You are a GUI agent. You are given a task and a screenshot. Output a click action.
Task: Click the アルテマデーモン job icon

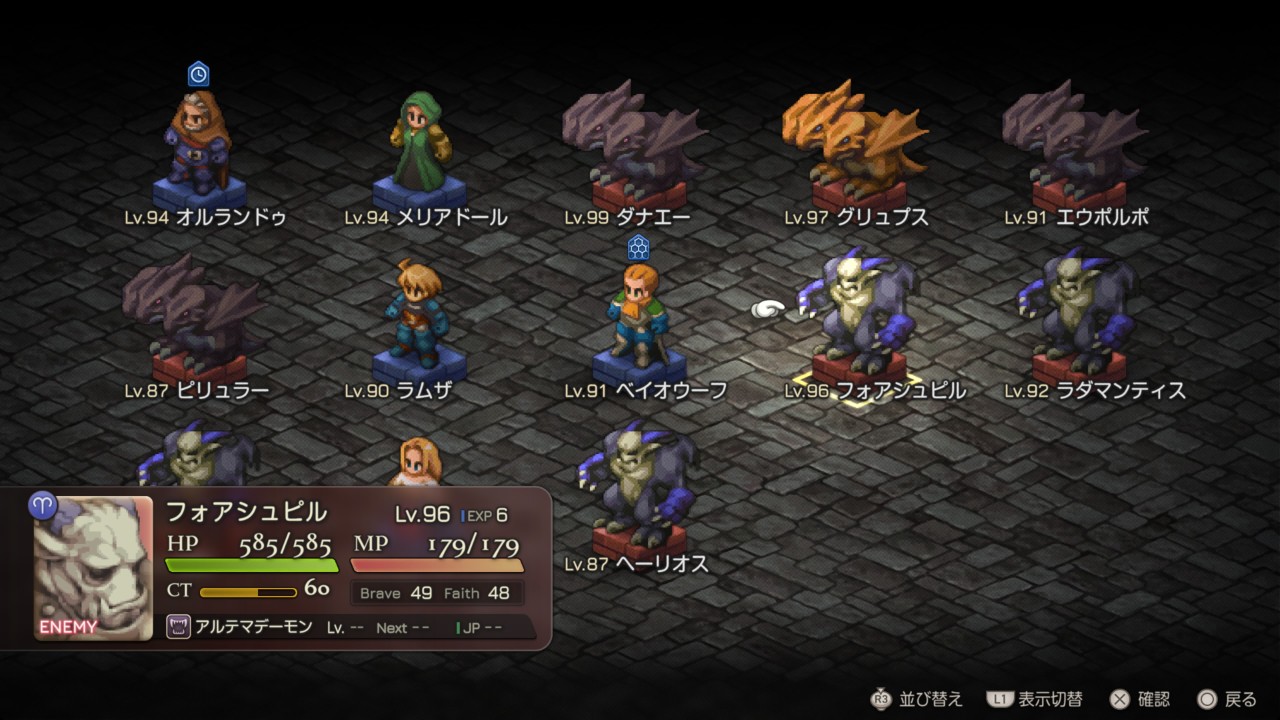178,628
